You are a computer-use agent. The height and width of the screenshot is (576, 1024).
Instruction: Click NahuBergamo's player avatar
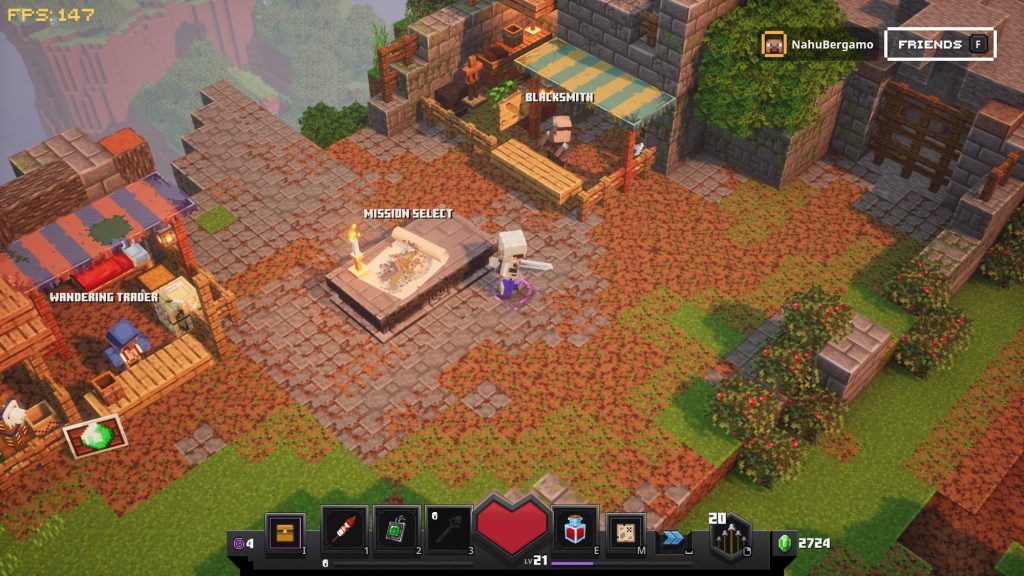pos(774,44)
